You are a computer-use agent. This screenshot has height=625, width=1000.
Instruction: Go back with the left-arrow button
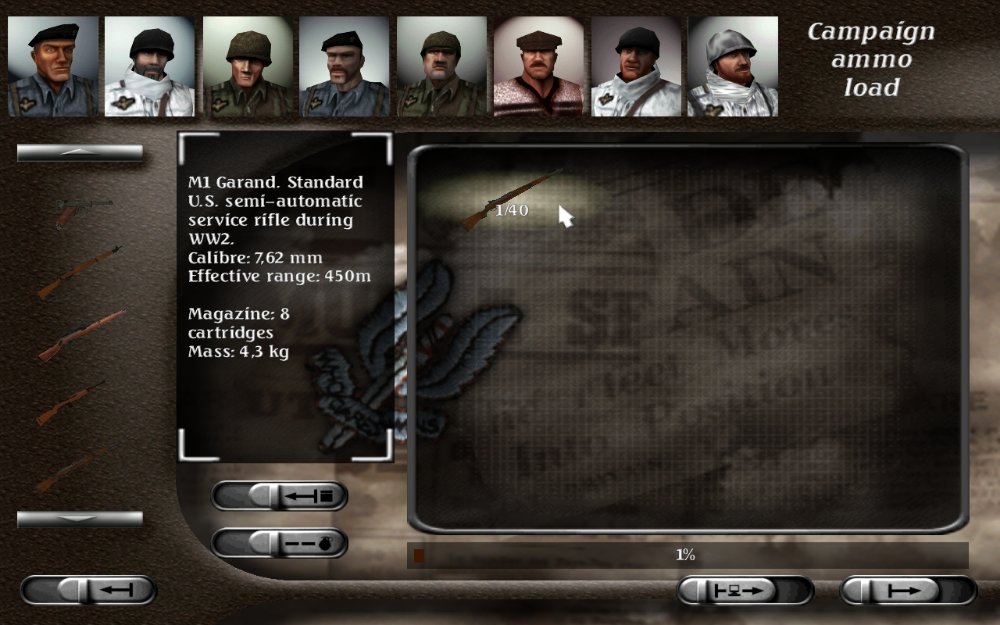click(88, 590)
